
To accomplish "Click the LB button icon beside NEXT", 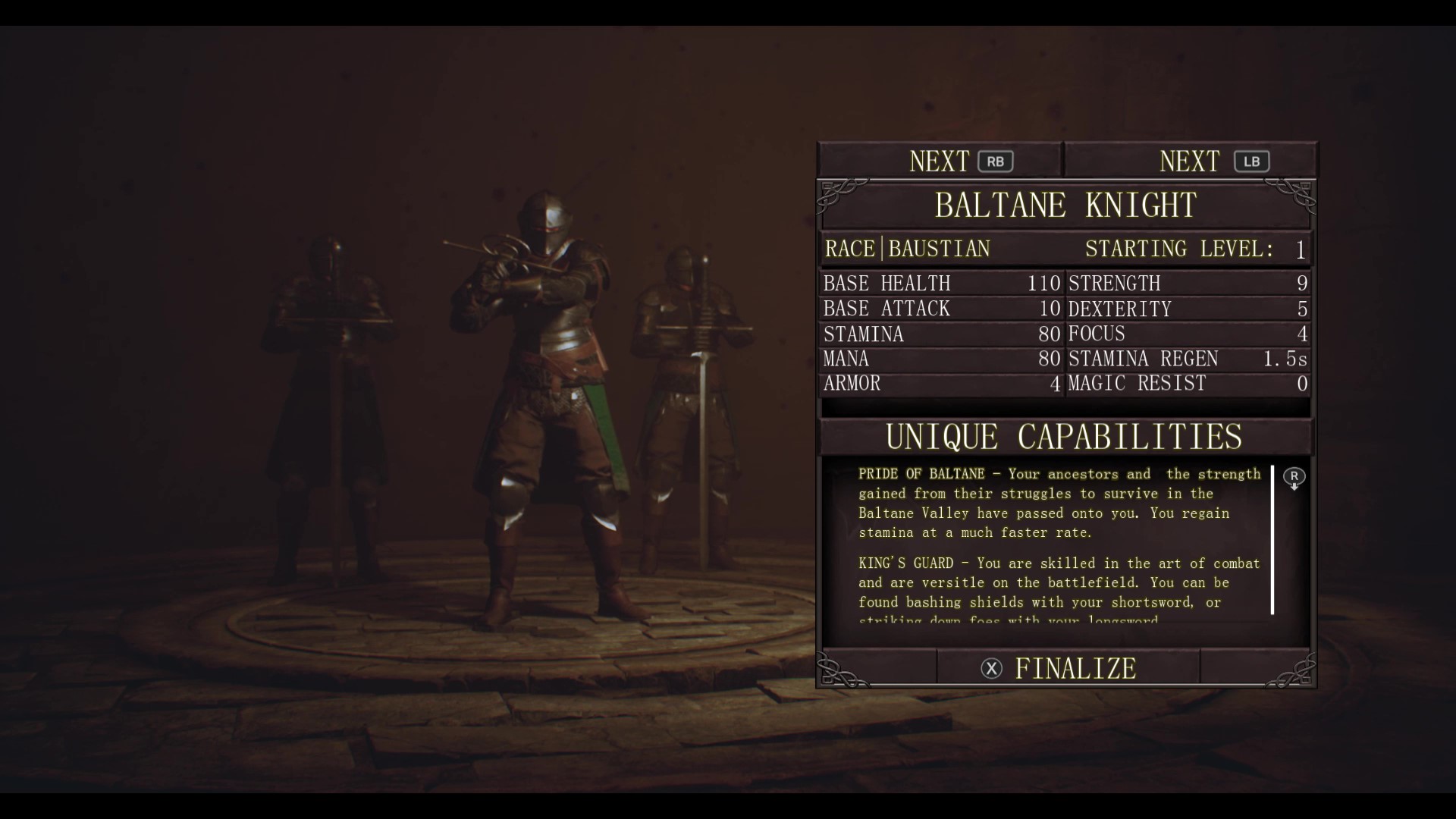I will (1251, 161).
